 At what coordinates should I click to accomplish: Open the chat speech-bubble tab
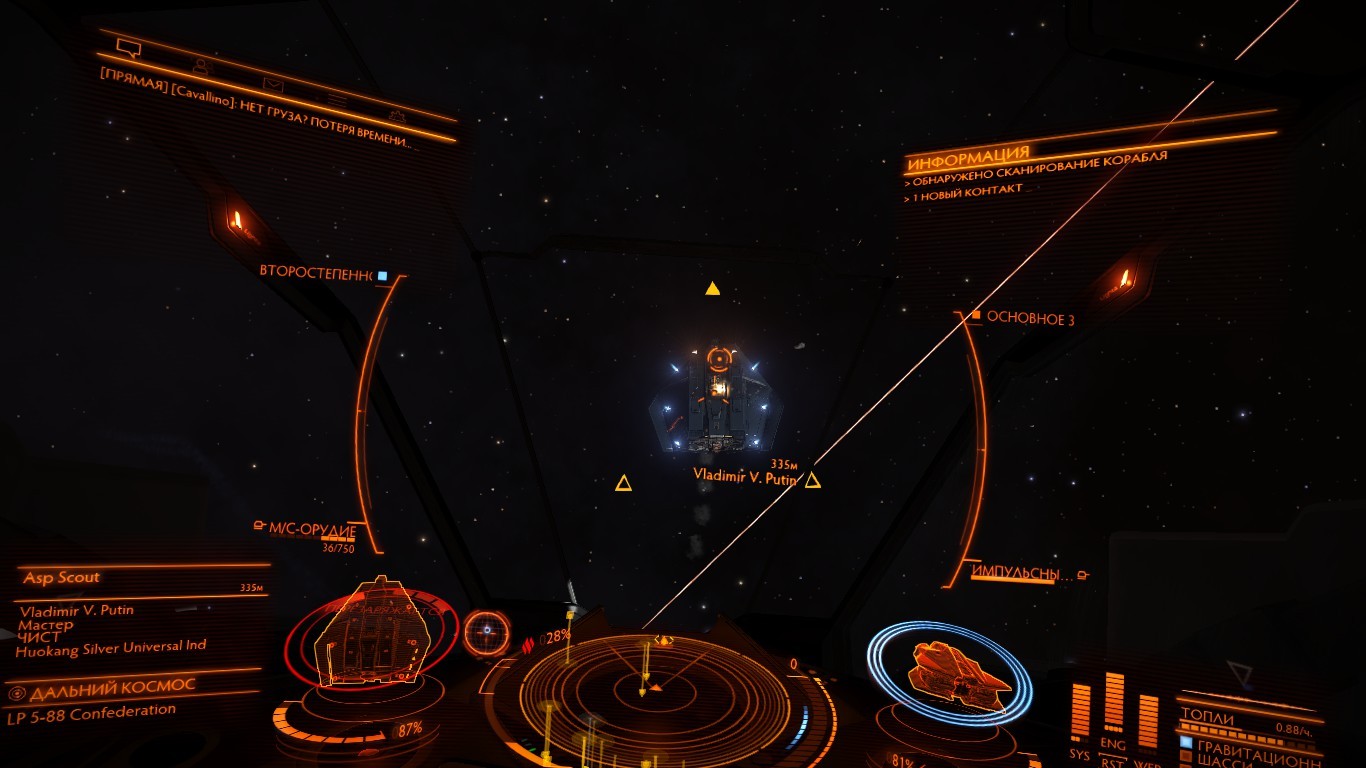(128, 47)
